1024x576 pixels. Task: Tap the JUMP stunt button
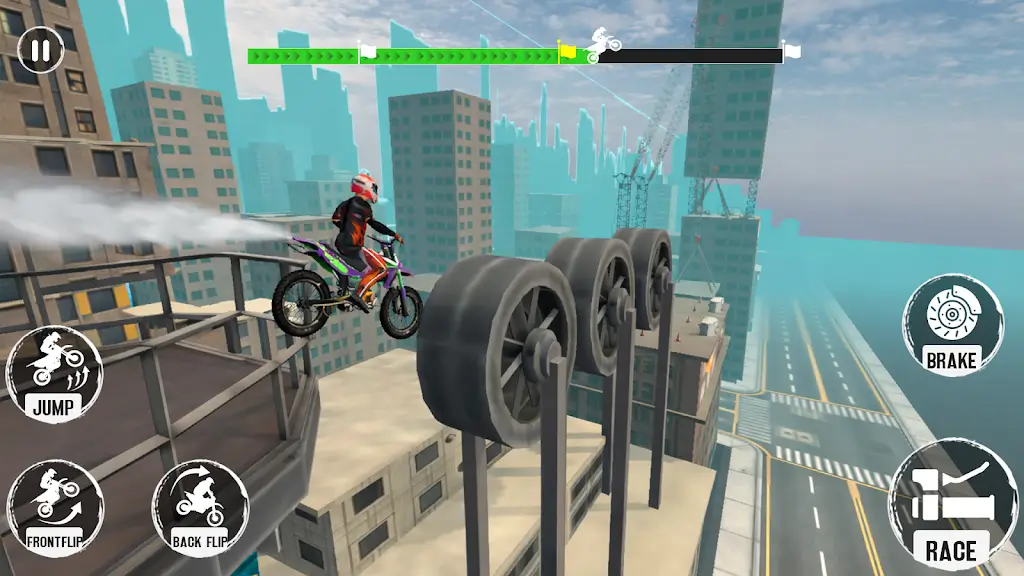point(54,373)
